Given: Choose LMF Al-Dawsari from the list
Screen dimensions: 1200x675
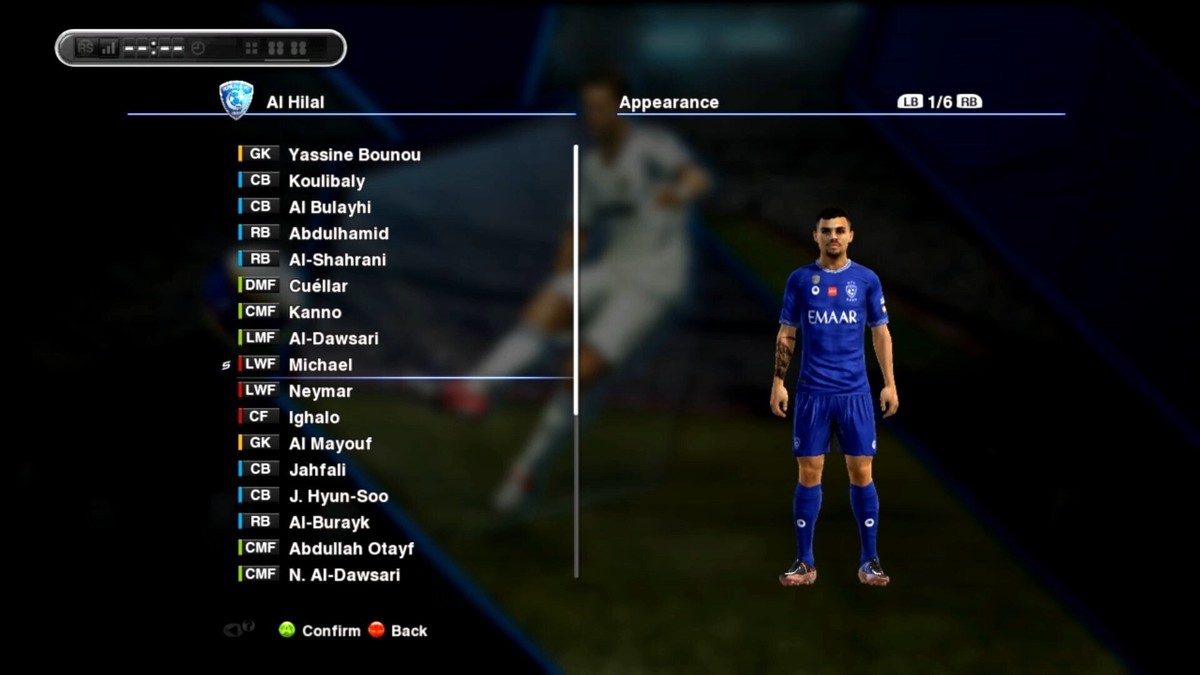Looking at the screenshot, I should point(333,339).
